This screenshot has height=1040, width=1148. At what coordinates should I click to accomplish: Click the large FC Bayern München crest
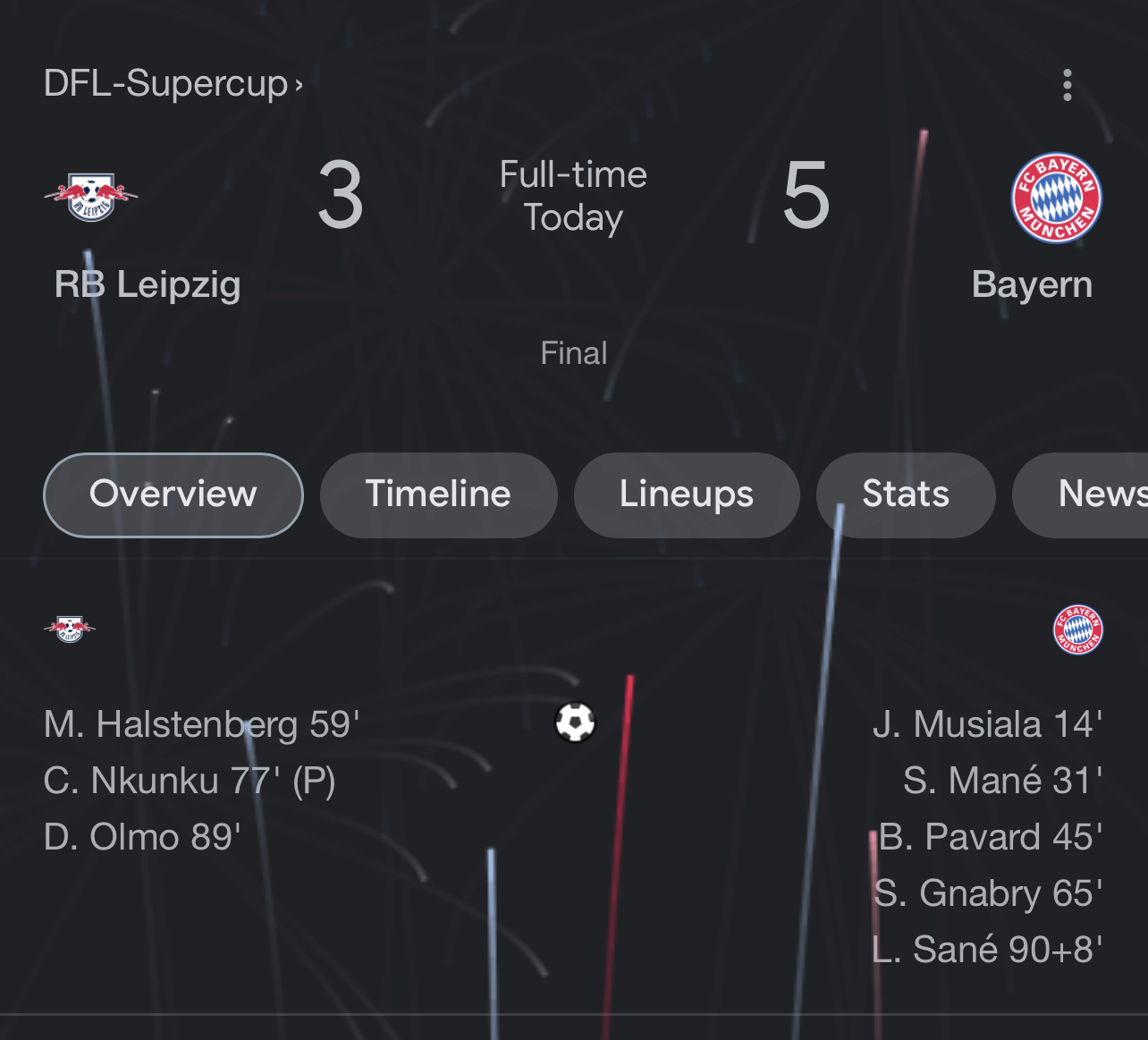pyautogui.click(x=1056, y=198)
